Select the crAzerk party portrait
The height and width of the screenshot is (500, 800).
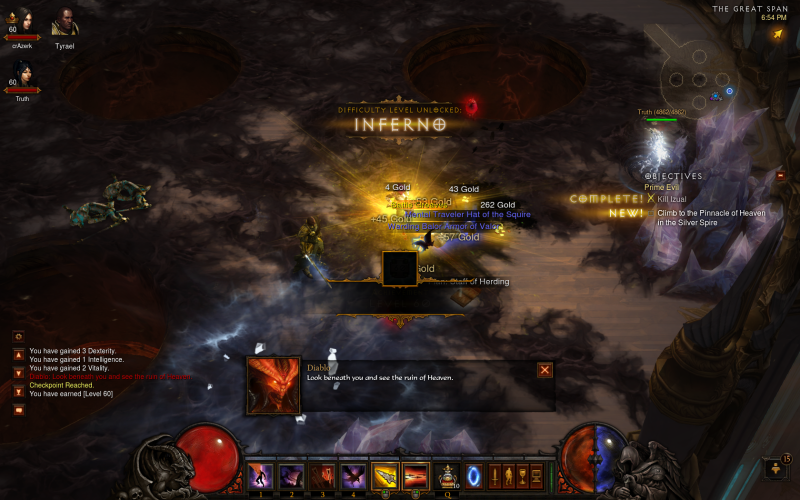pos(23,22)
